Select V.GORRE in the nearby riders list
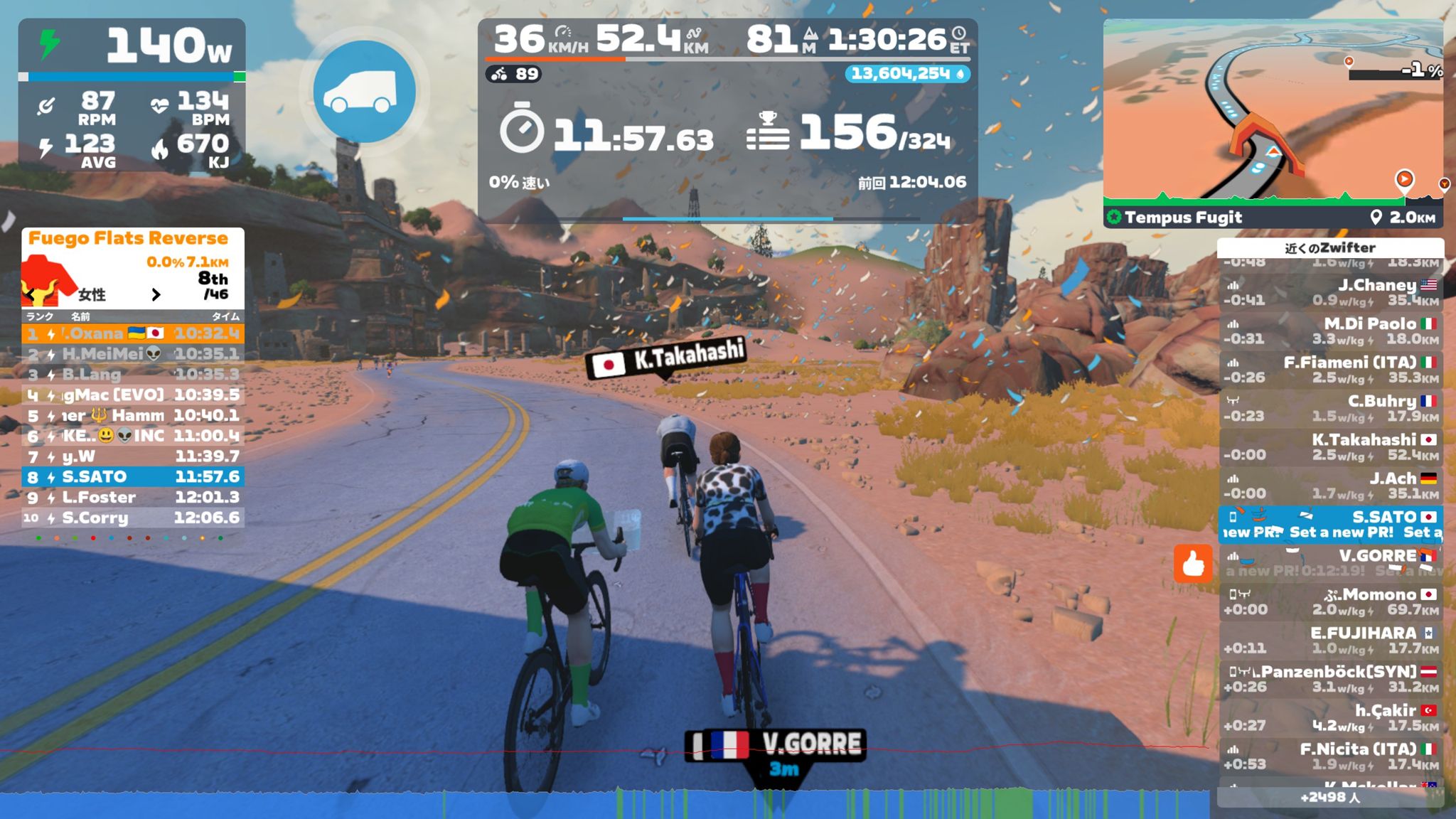 tap(1330, 562)
